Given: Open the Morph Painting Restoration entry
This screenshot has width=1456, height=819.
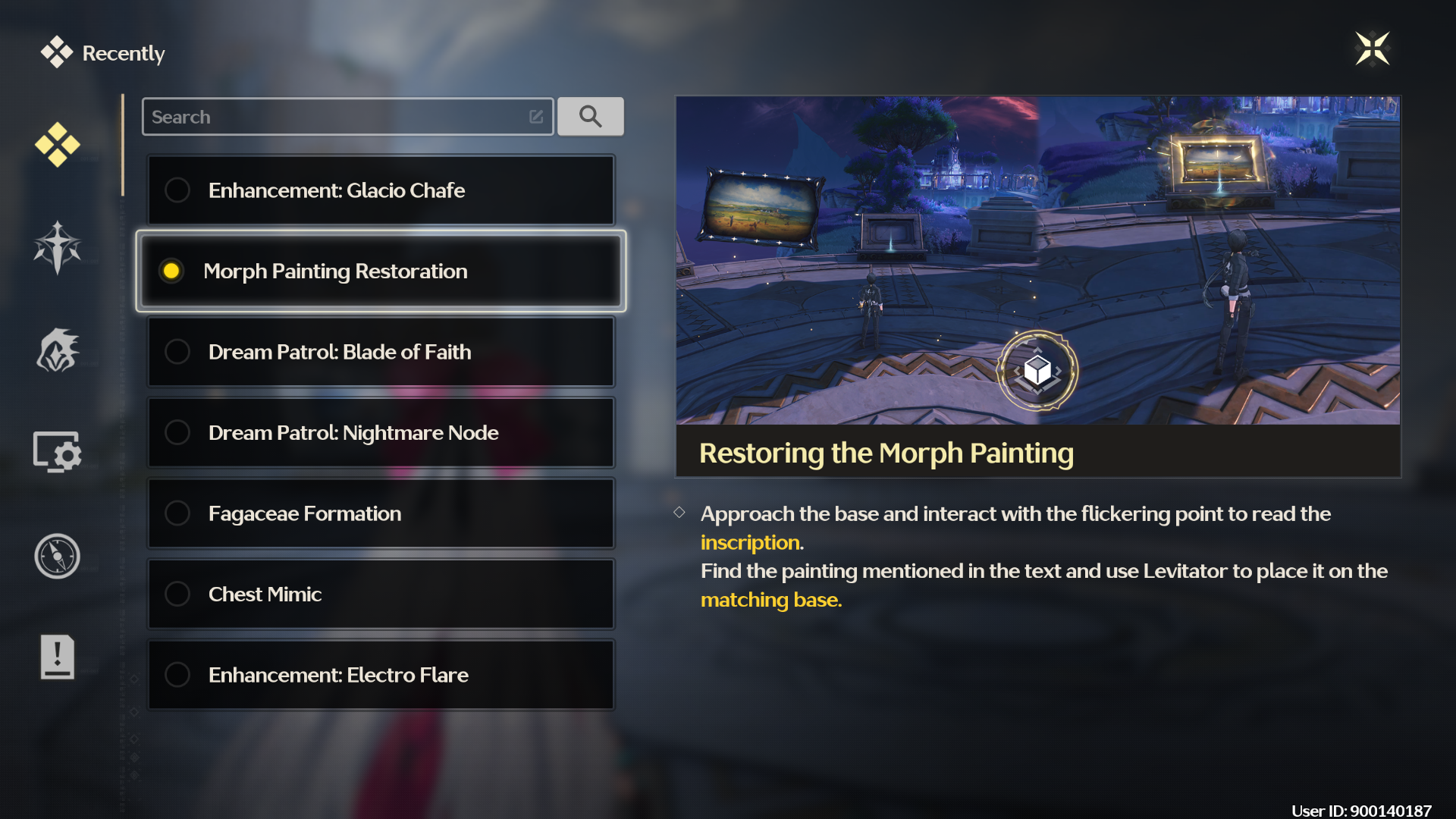Looking at the screenshot, I should 381,271.
